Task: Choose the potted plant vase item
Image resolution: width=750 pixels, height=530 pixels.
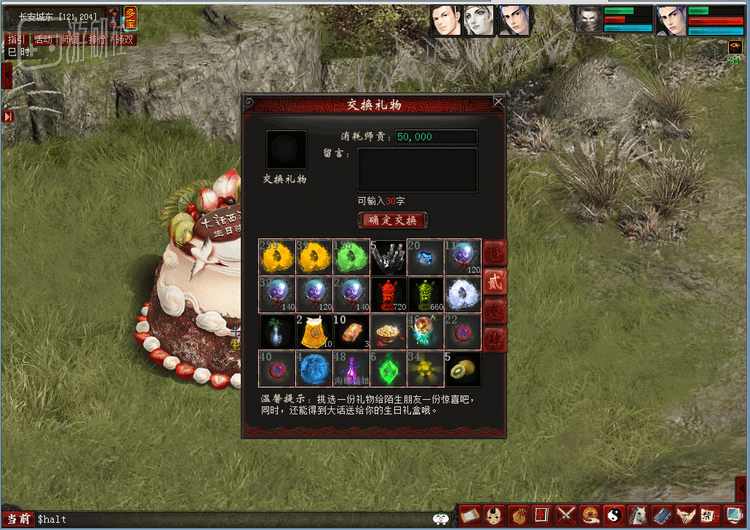Action: point(275,331)
